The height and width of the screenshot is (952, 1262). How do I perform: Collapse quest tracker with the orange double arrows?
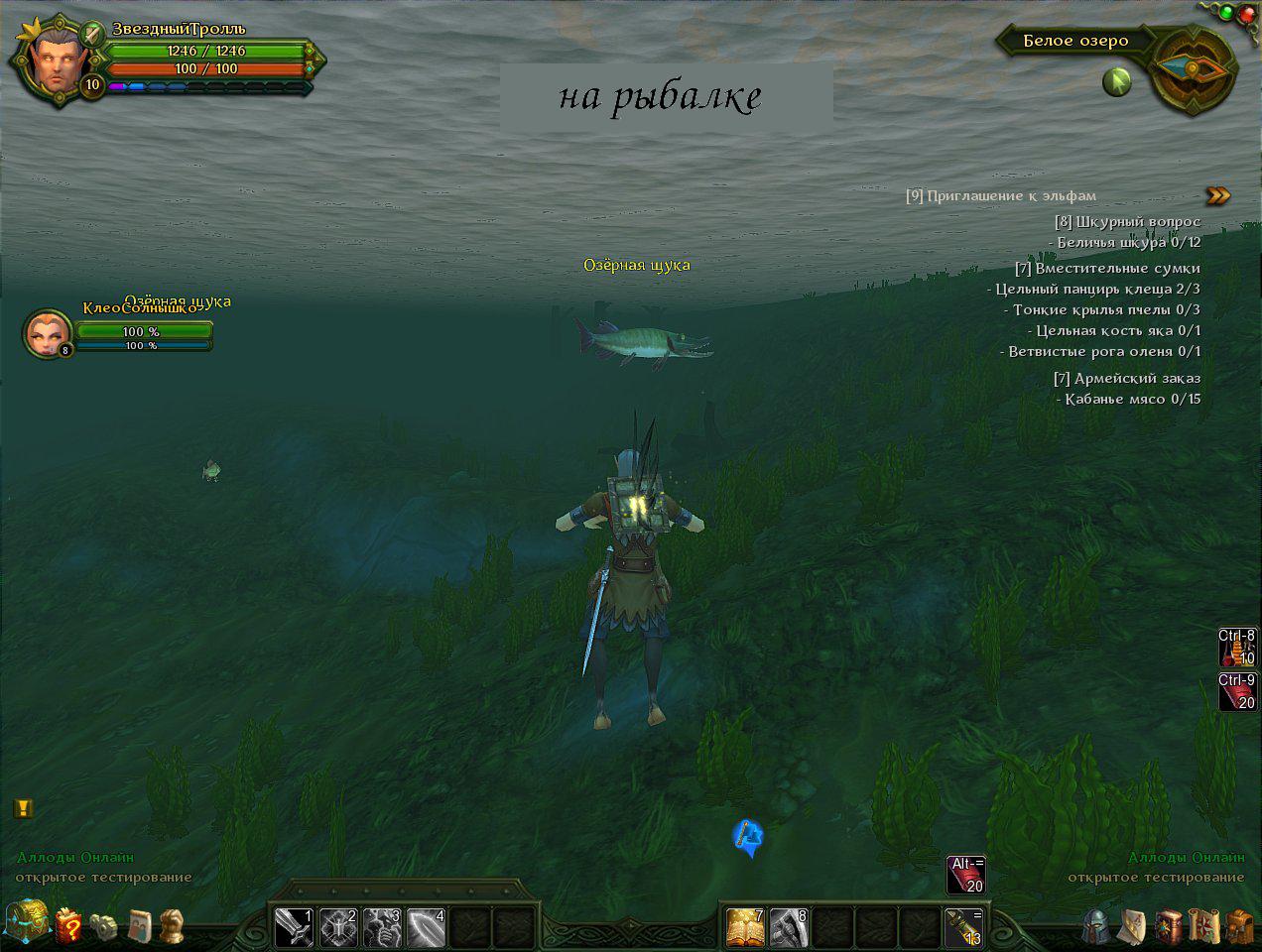(1218, 195)
